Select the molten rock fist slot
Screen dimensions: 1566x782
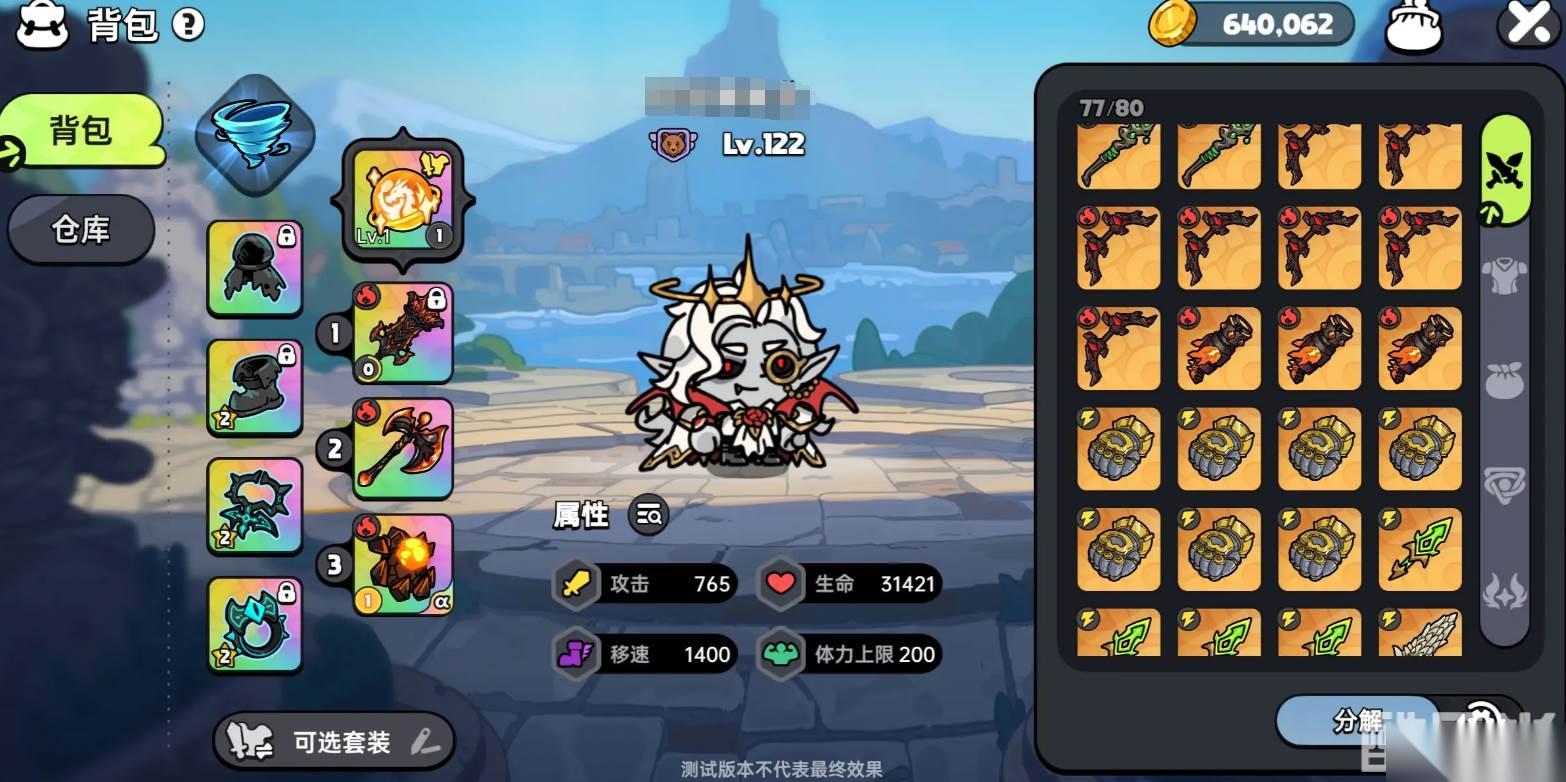(x=403, y=565)
